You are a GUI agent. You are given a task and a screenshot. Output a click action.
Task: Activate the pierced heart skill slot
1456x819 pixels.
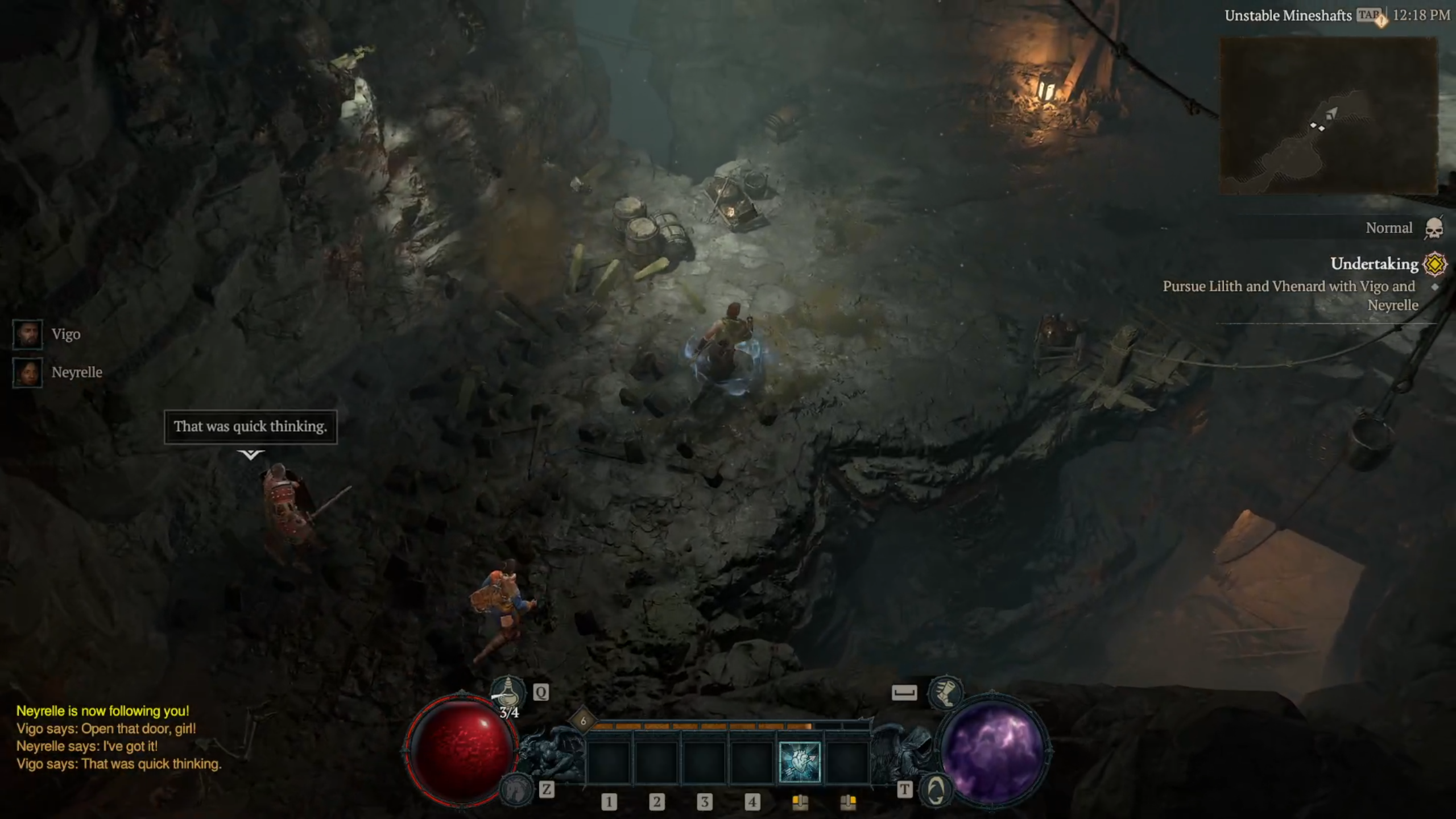(x=799, y=762)
